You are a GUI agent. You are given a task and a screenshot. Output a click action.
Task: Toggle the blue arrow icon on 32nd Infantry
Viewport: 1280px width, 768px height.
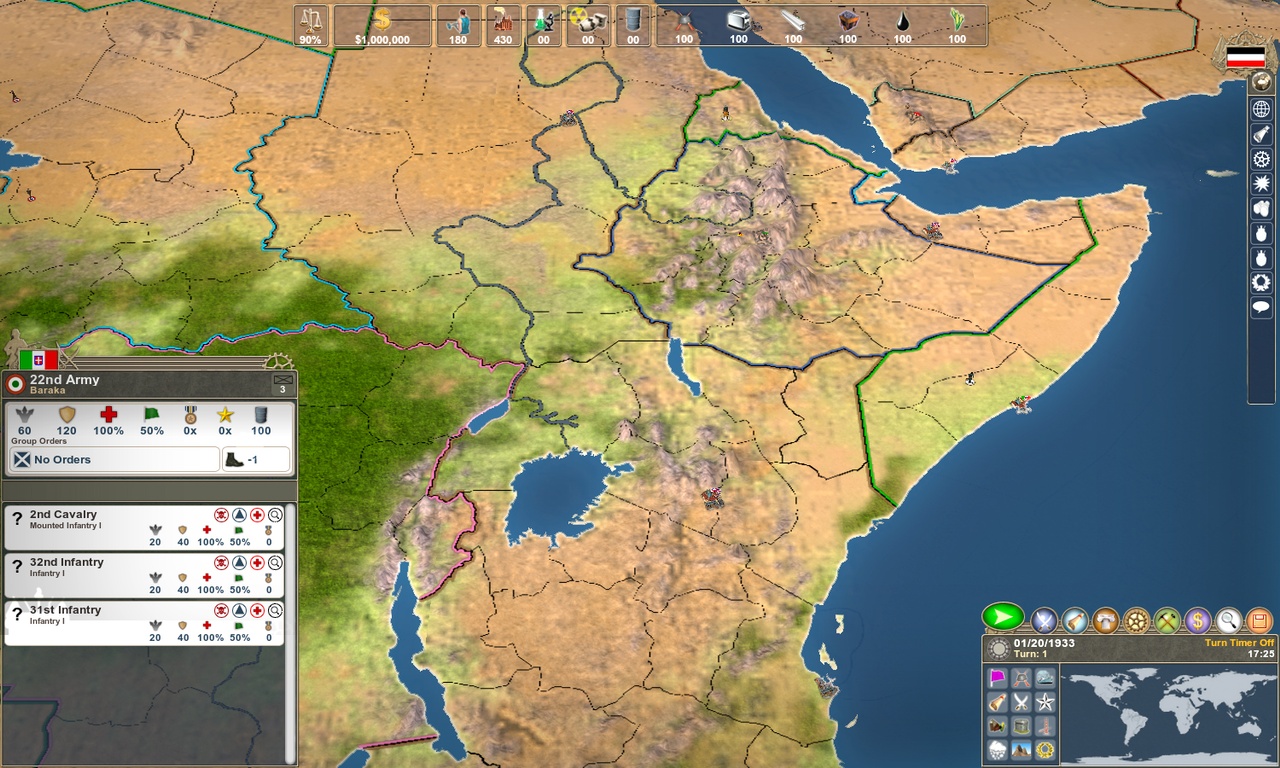pyautogui.click(x=239, y=563)
